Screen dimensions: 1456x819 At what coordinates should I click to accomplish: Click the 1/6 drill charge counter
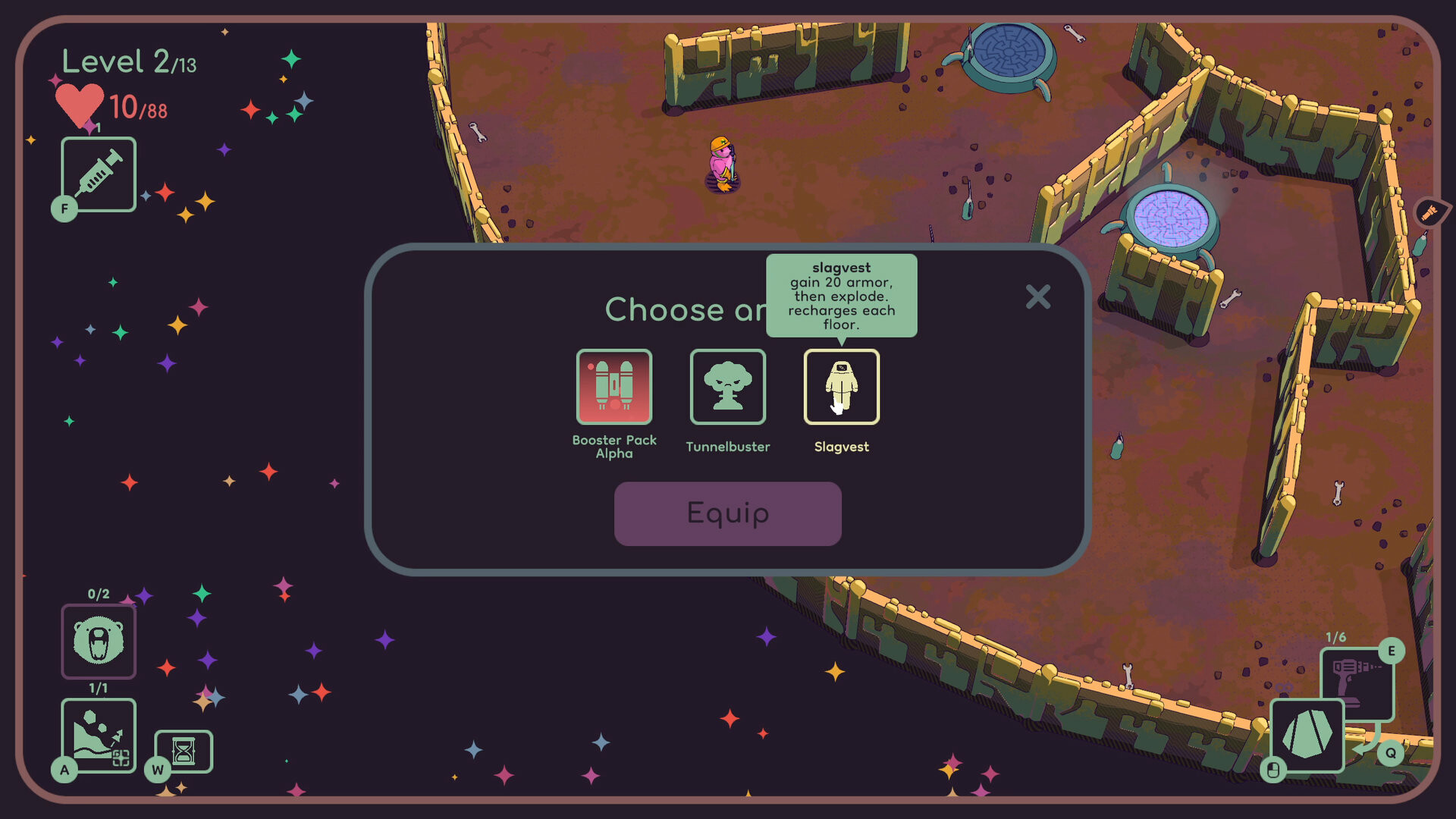1335,637
